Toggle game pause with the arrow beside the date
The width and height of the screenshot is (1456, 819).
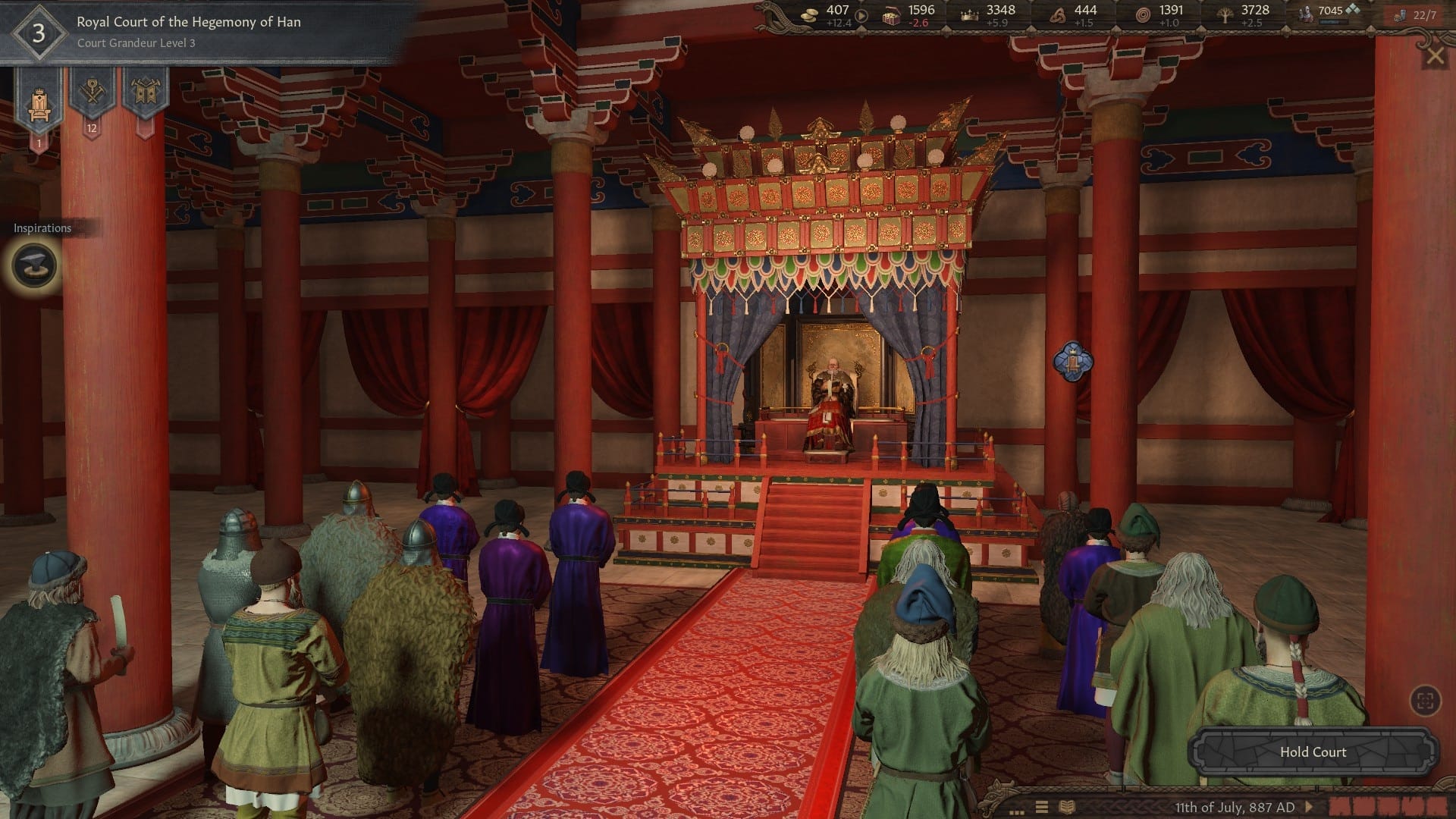(x=1310, y=805)
